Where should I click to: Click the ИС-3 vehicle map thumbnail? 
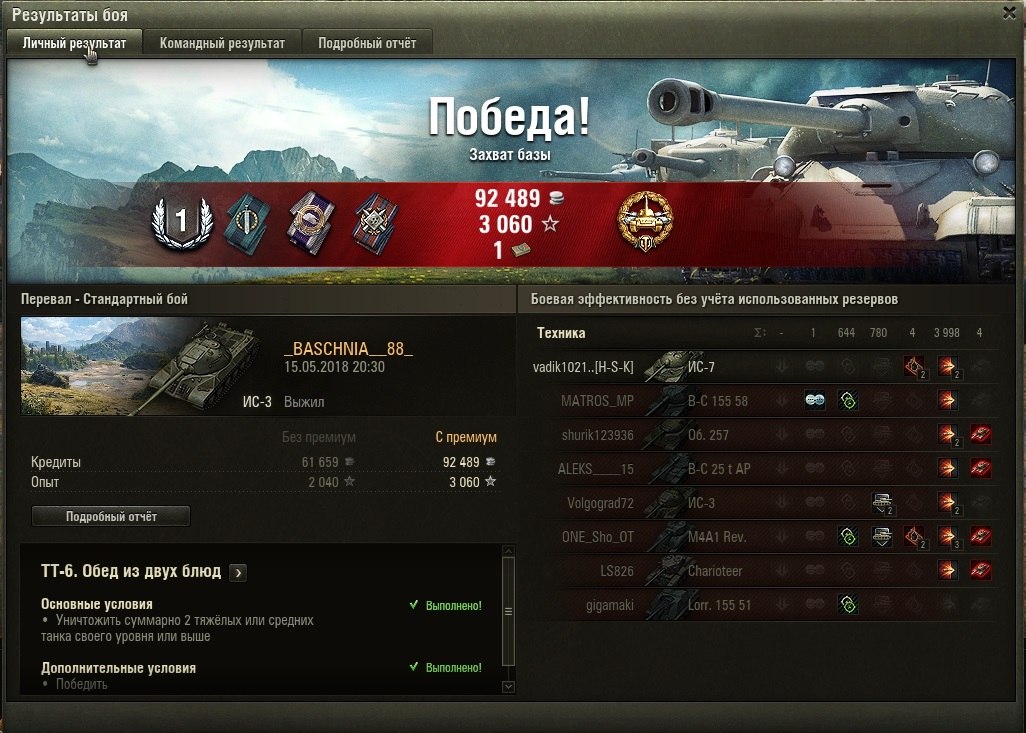tap(147, 366)
